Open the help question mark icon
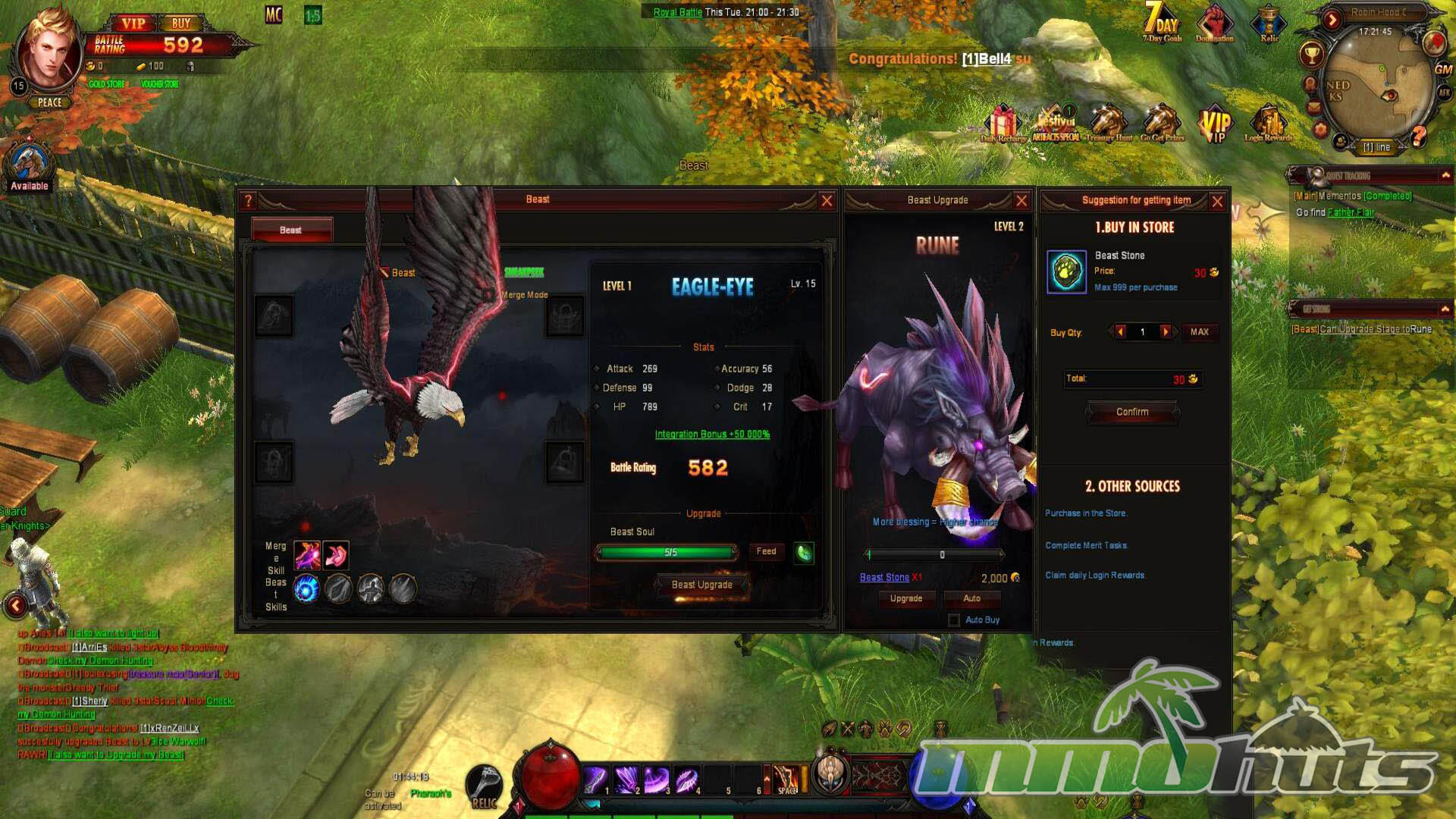1456x819 pixels. pos(248,201)
